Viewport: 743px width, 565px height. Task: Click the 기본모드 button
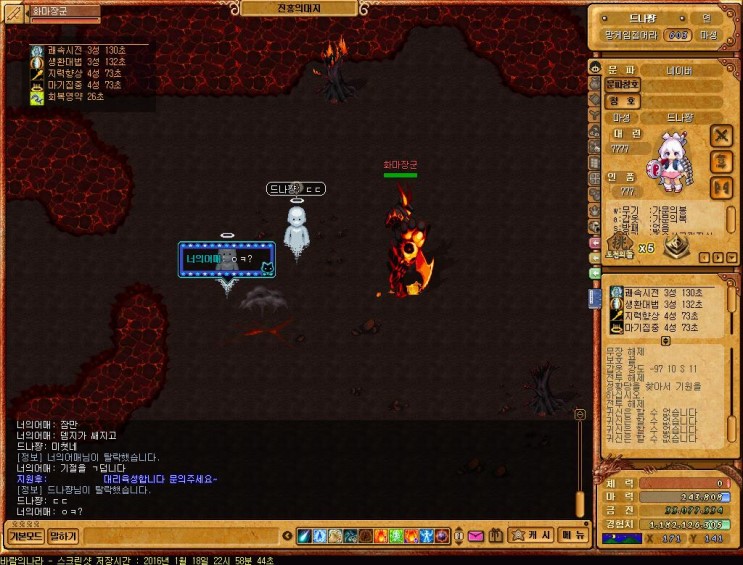coord(24,536)
